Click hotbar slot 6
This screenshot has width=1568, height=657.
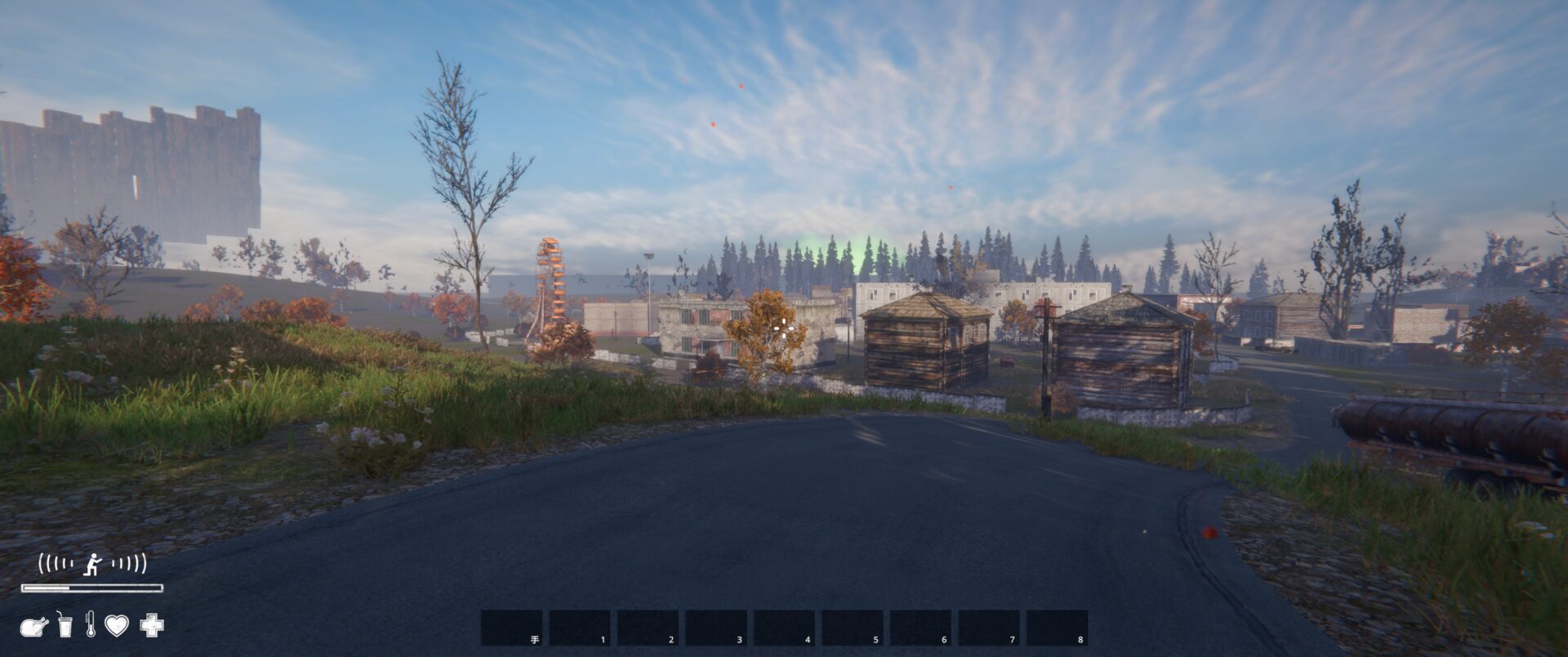(x=920, y=628)
